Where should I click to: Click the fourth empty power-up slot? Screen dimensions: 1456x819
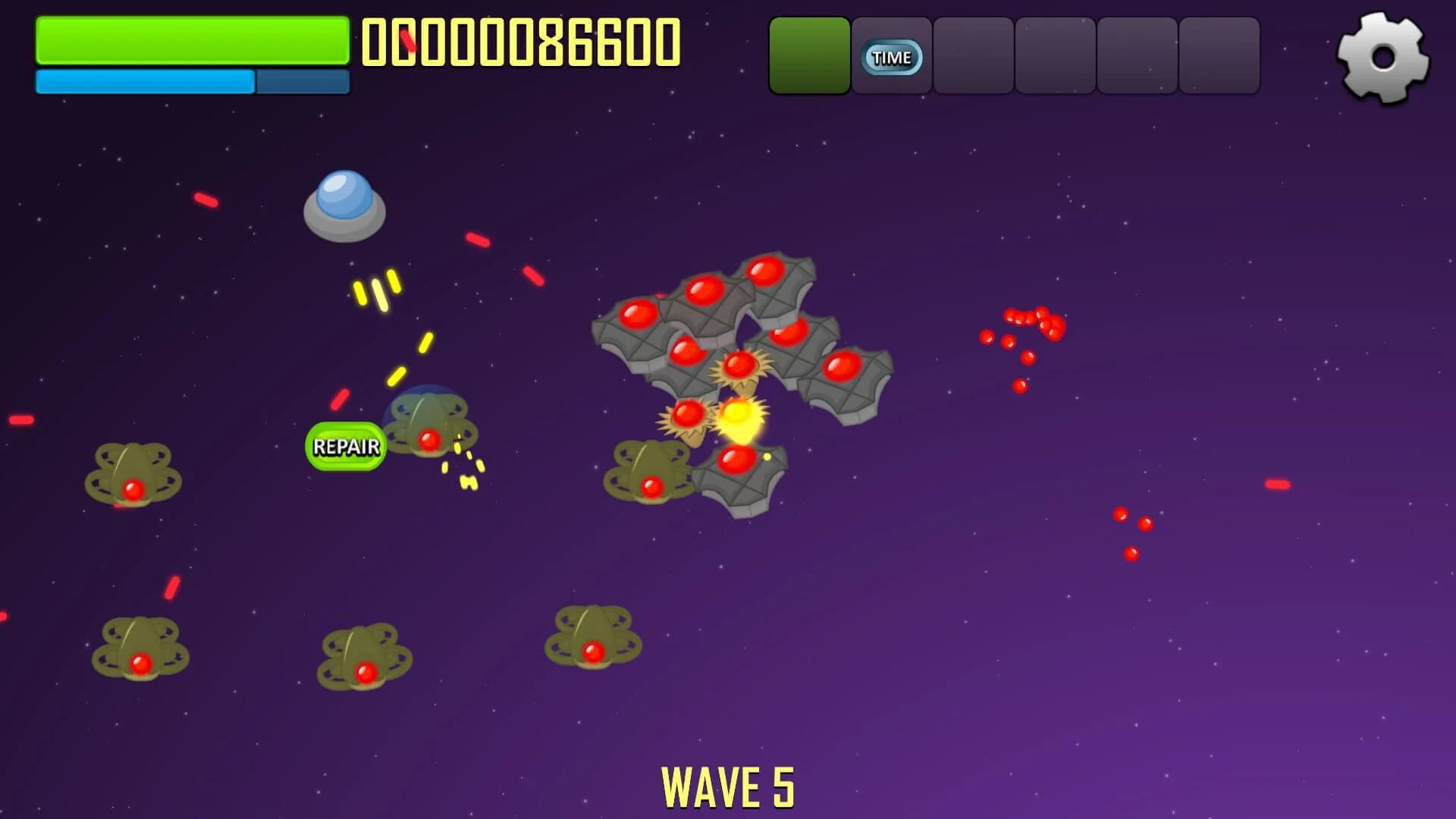(x=1055, y=55)
